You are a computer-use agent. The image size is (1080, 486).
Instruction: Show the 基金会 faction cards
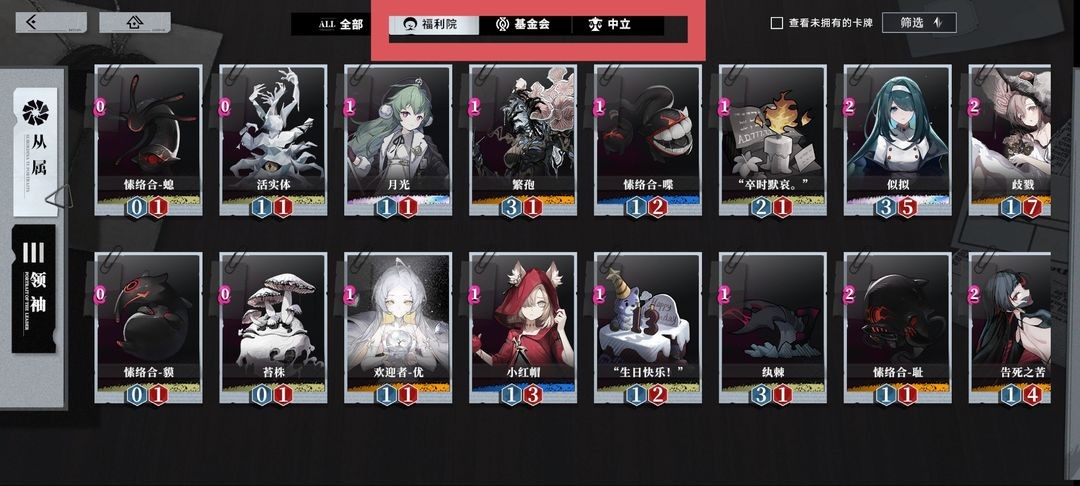[522, 24]
